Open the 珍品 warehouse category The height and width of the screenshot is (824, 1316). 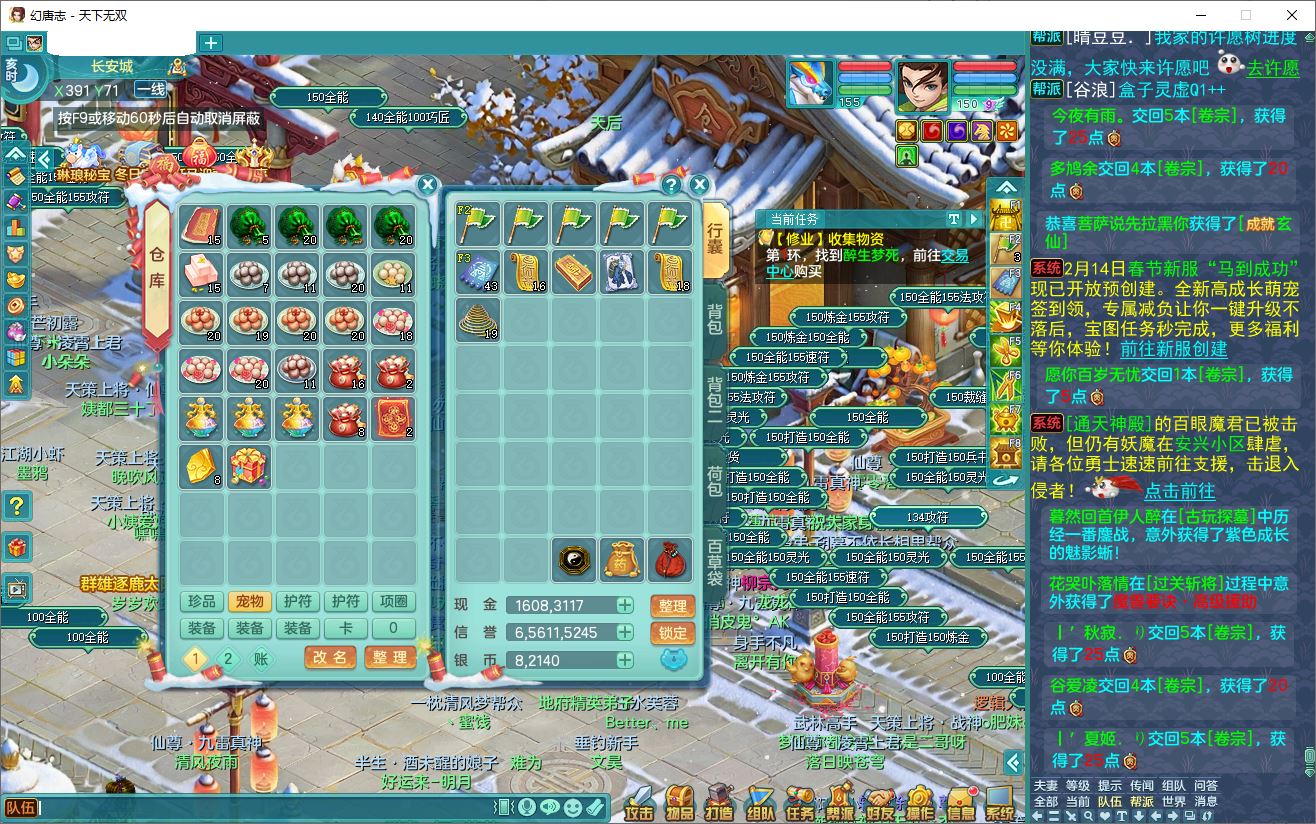(x=201, y=601)
